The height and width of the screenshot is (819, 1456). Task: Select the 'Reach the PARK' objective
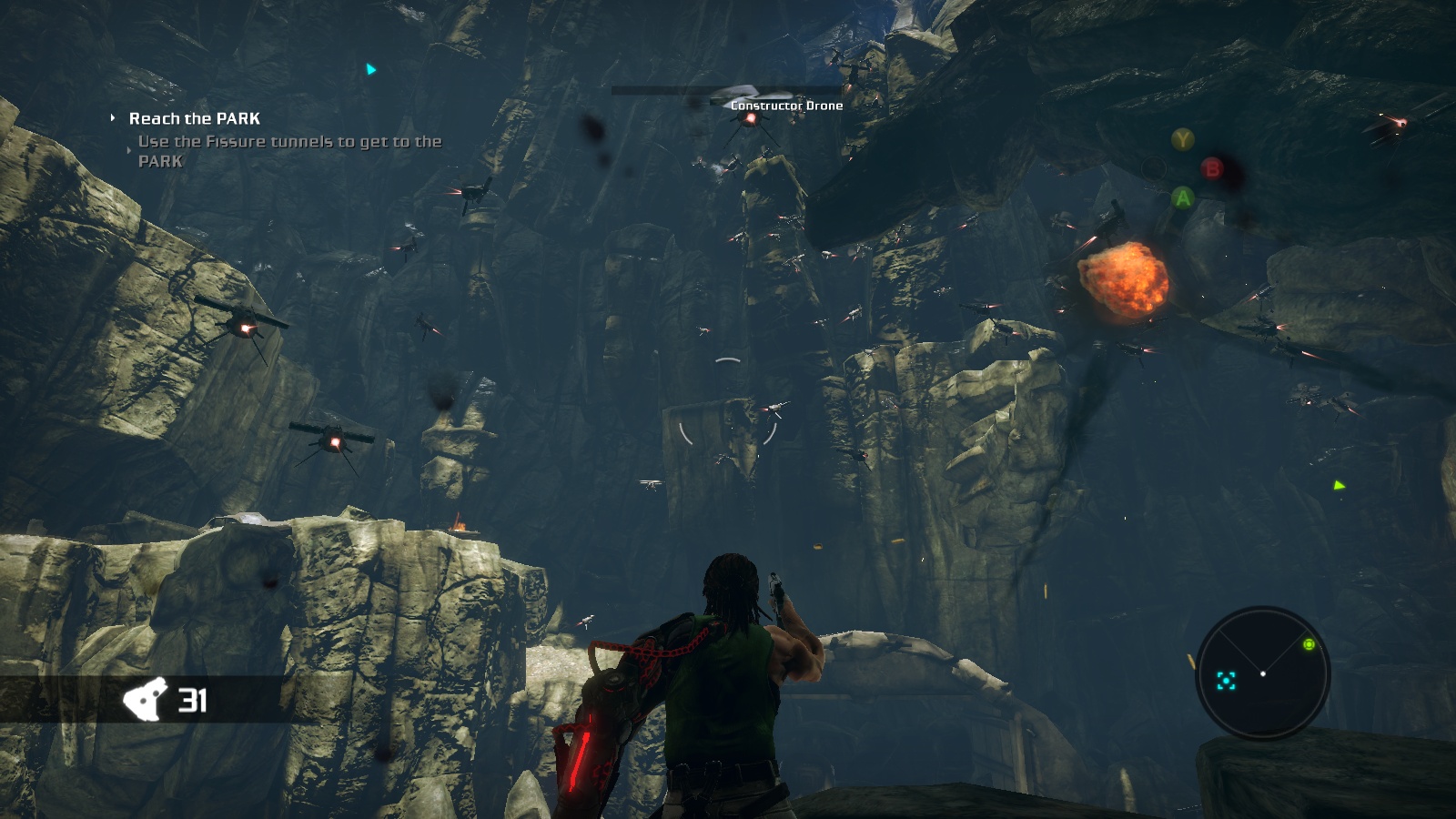click(194, 118)
